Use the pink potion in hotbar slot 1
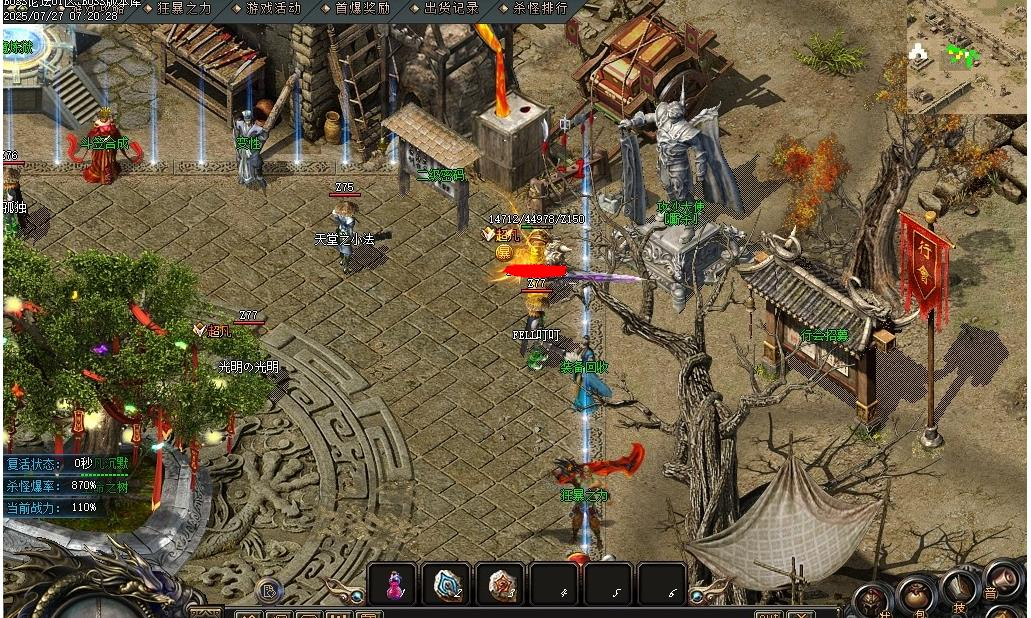1031x618 pixels. click(x=393, y=584)
